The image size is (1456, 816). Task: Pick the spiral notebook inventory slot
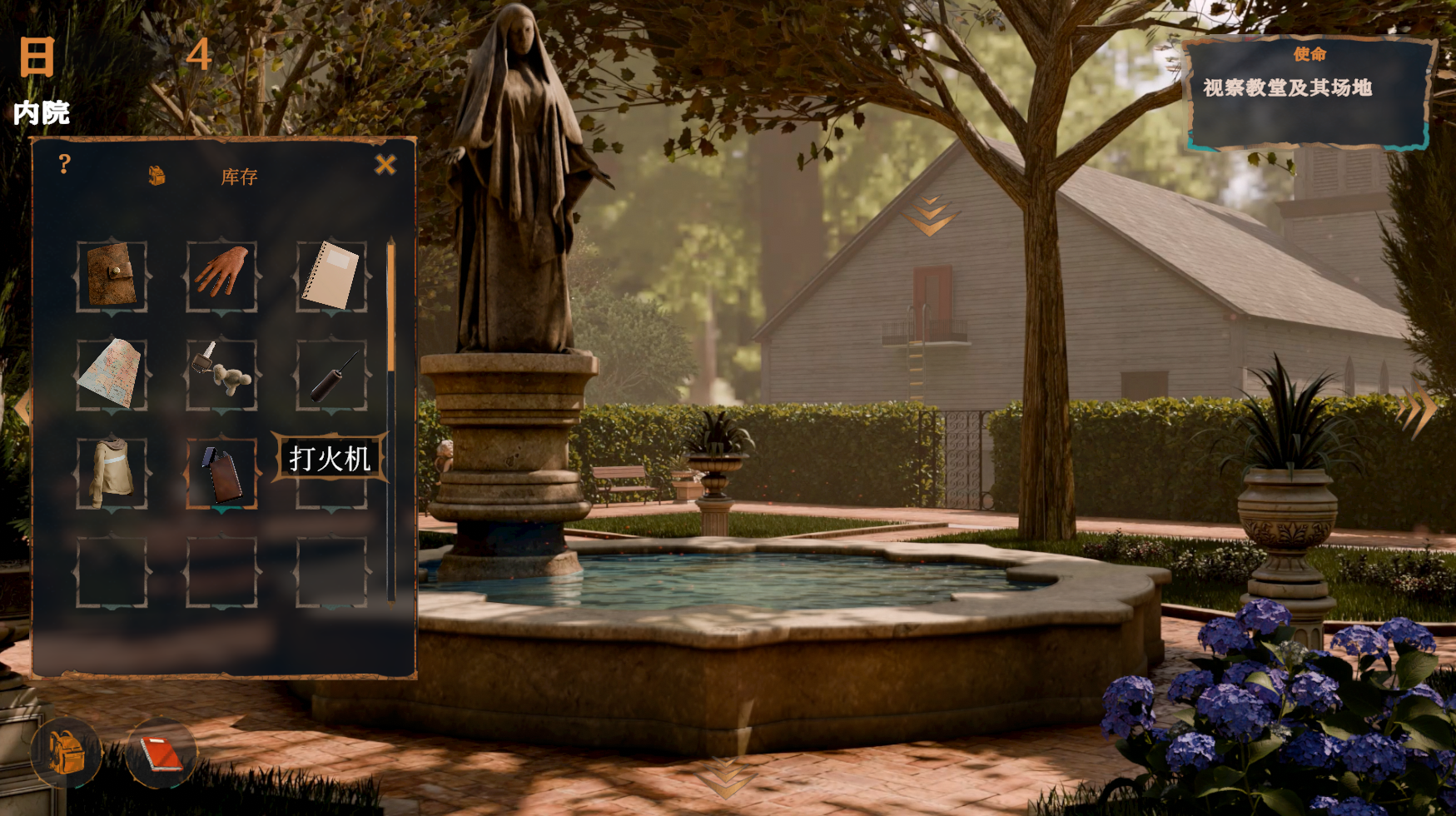pyautogui.click(x=331, y=276)
